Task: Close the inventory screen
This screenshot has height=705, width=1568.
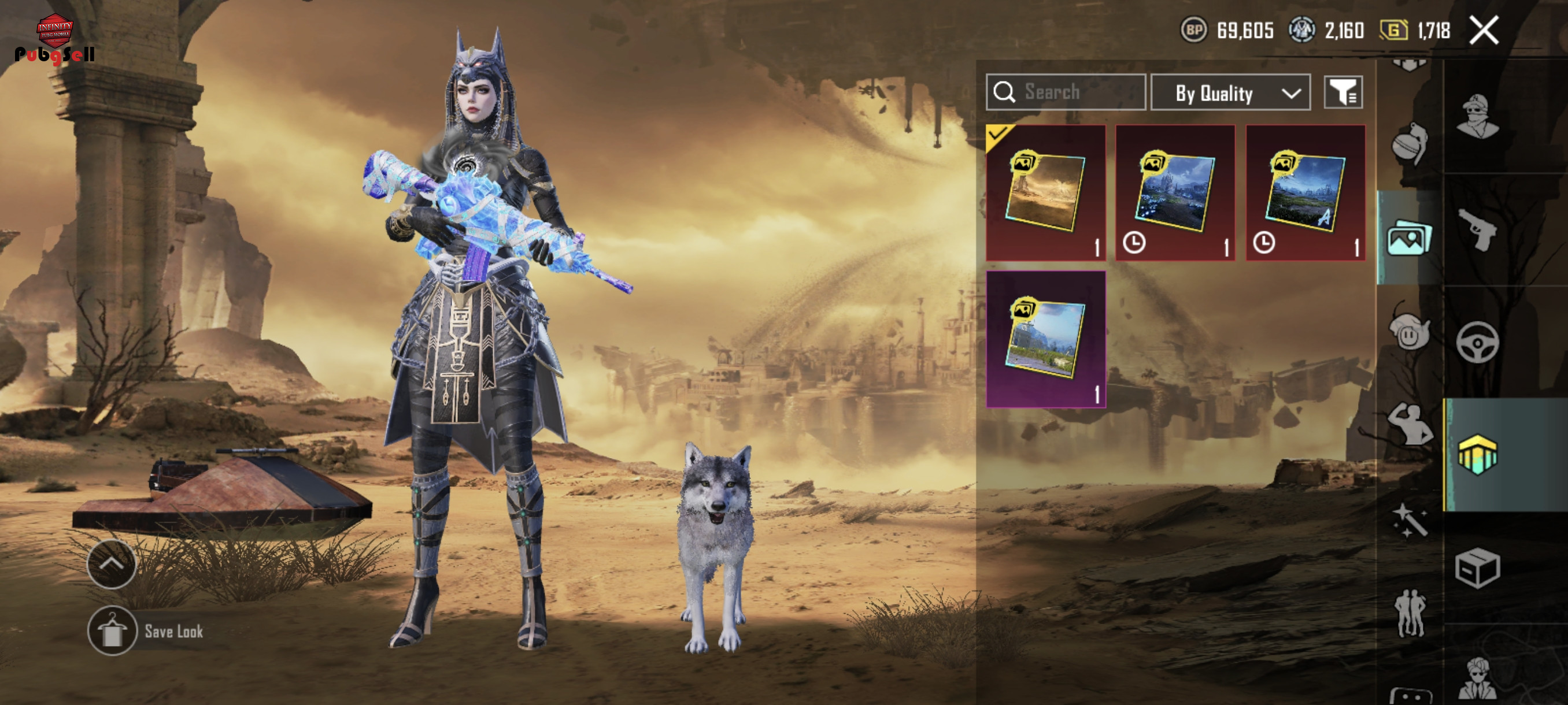Action: [x=1484, y=31]
